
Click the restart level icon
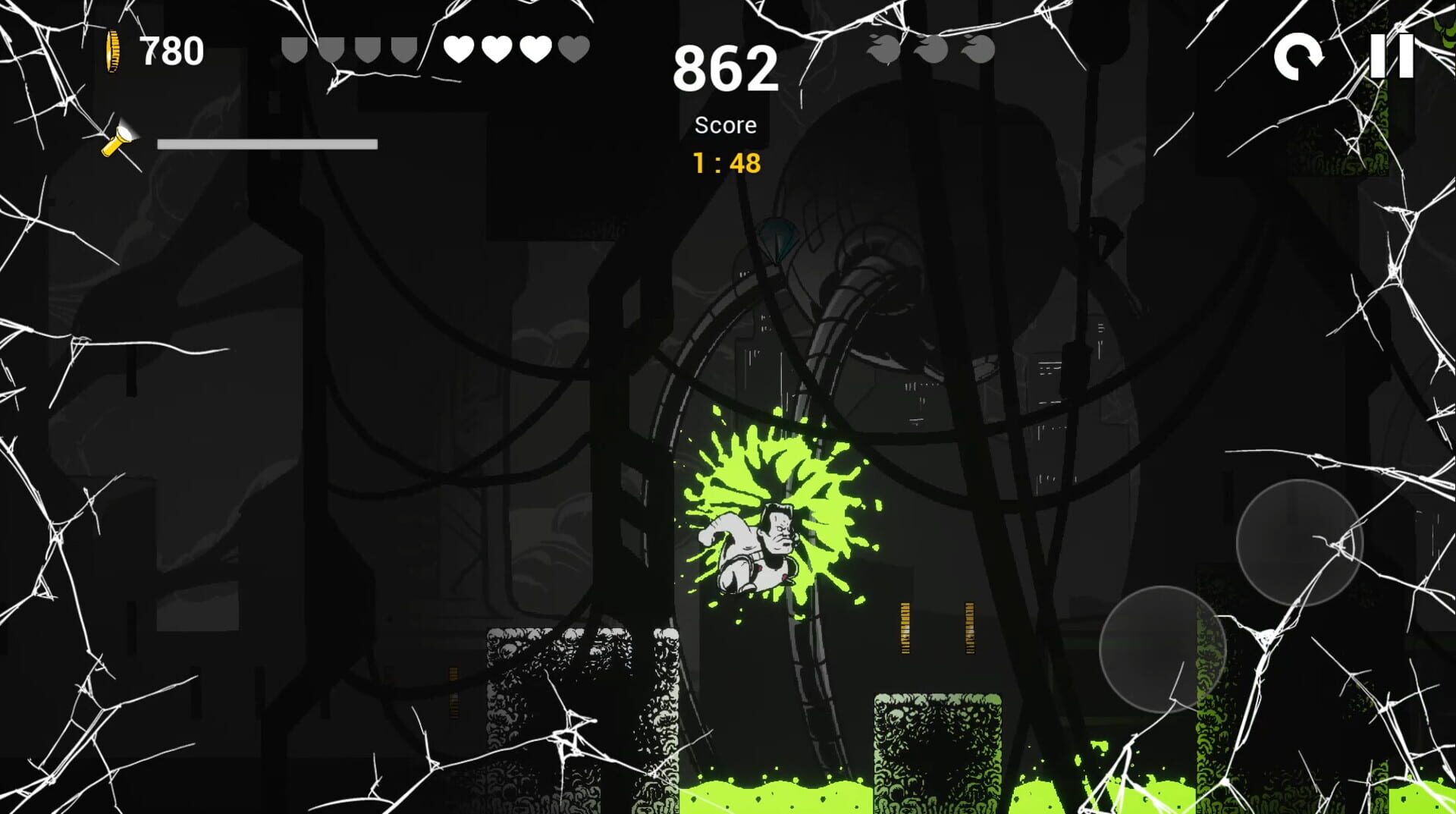[1299, 57]
